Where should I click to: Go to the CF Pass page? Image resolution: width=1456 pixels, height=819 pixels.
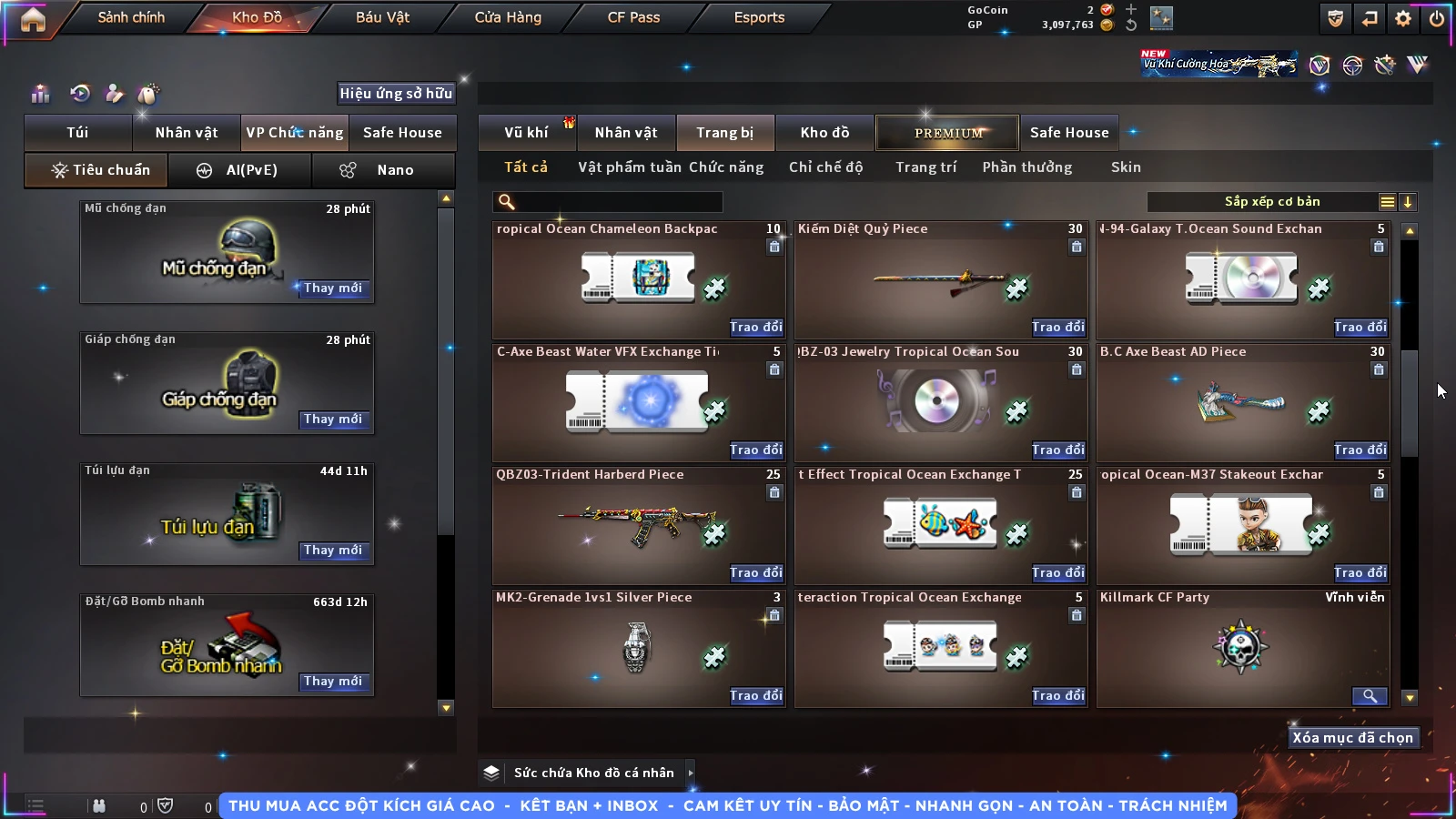pos(633,17)
